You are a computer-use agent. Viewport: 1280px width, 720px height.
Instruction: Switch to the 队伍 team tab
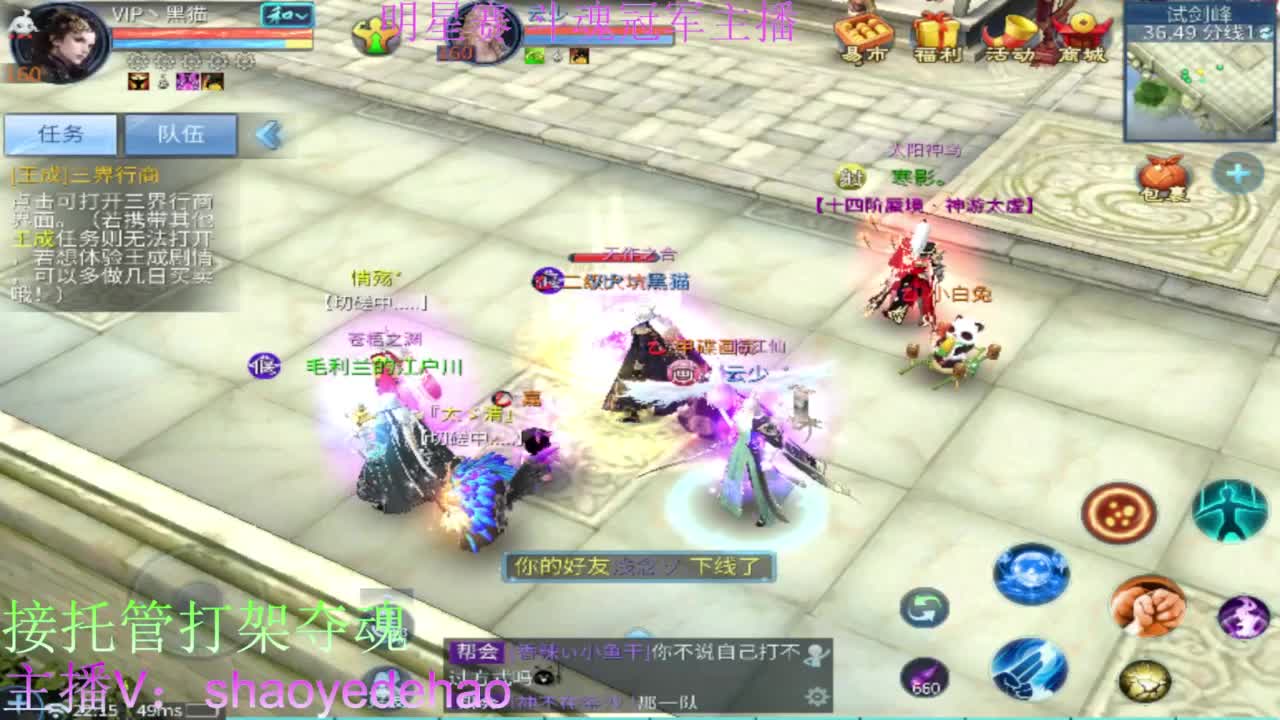(180, 133)
